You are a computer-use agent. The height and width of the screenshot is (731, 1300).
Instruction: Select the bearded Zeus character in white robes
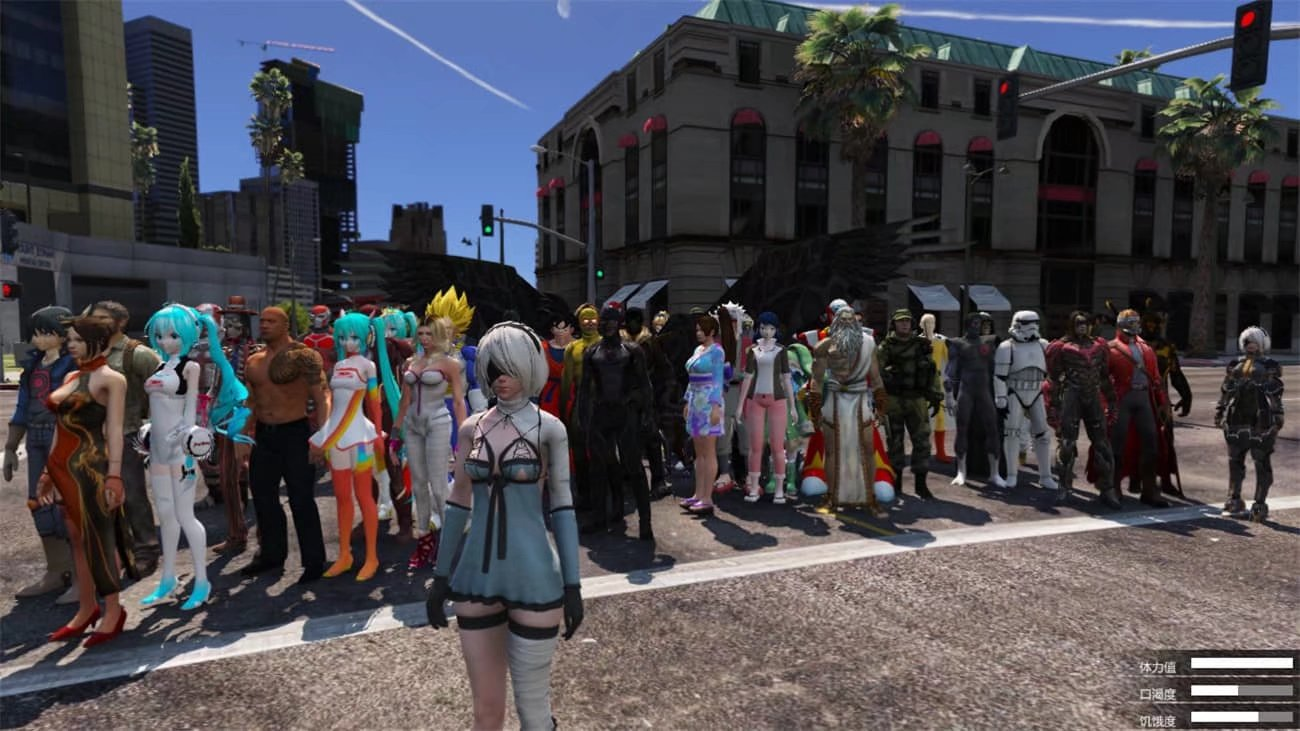click(x=849, y=400)
